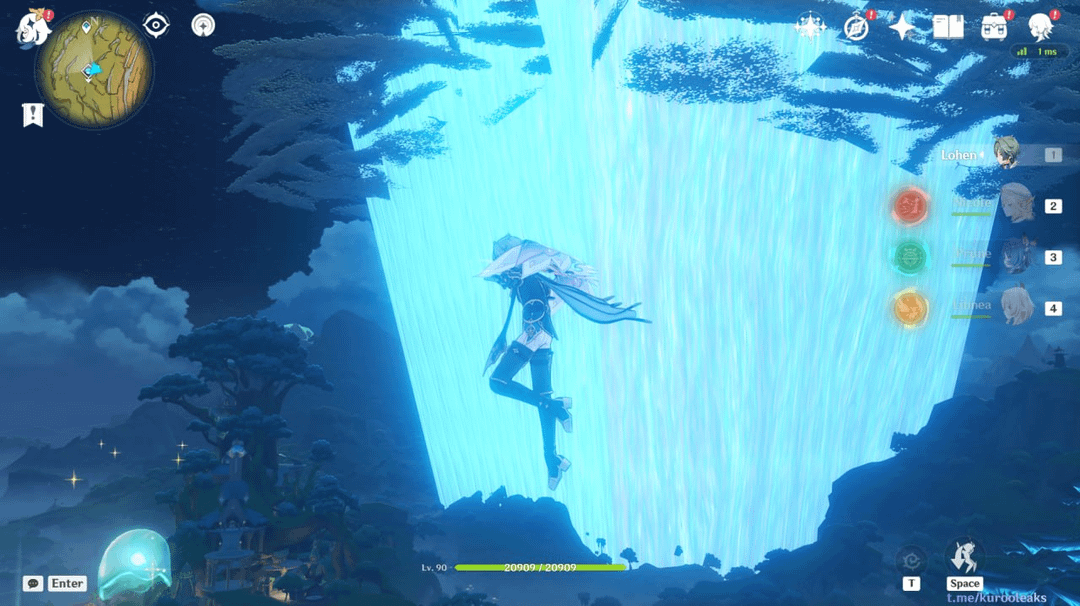Open the circular minimap
1080x606 pixels.
pos(94,68)
